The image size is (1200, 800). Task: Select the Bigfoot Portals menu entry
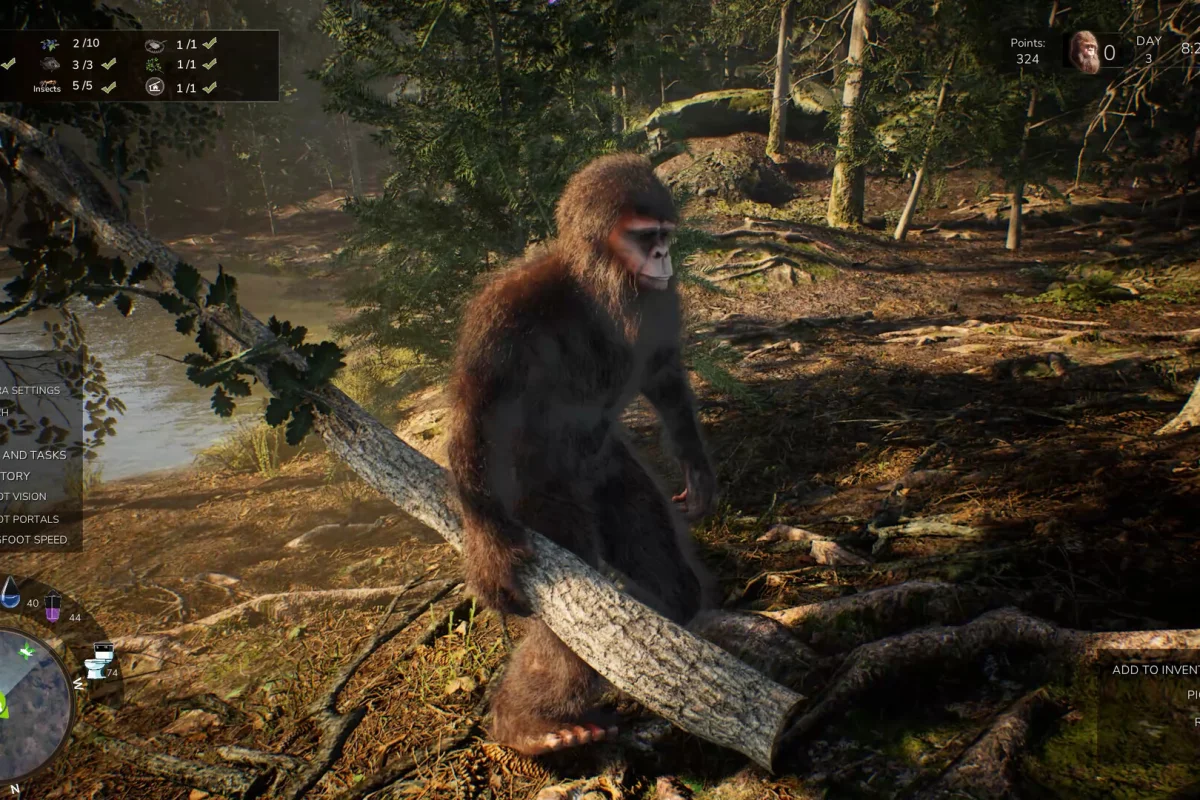coord(30,519)
